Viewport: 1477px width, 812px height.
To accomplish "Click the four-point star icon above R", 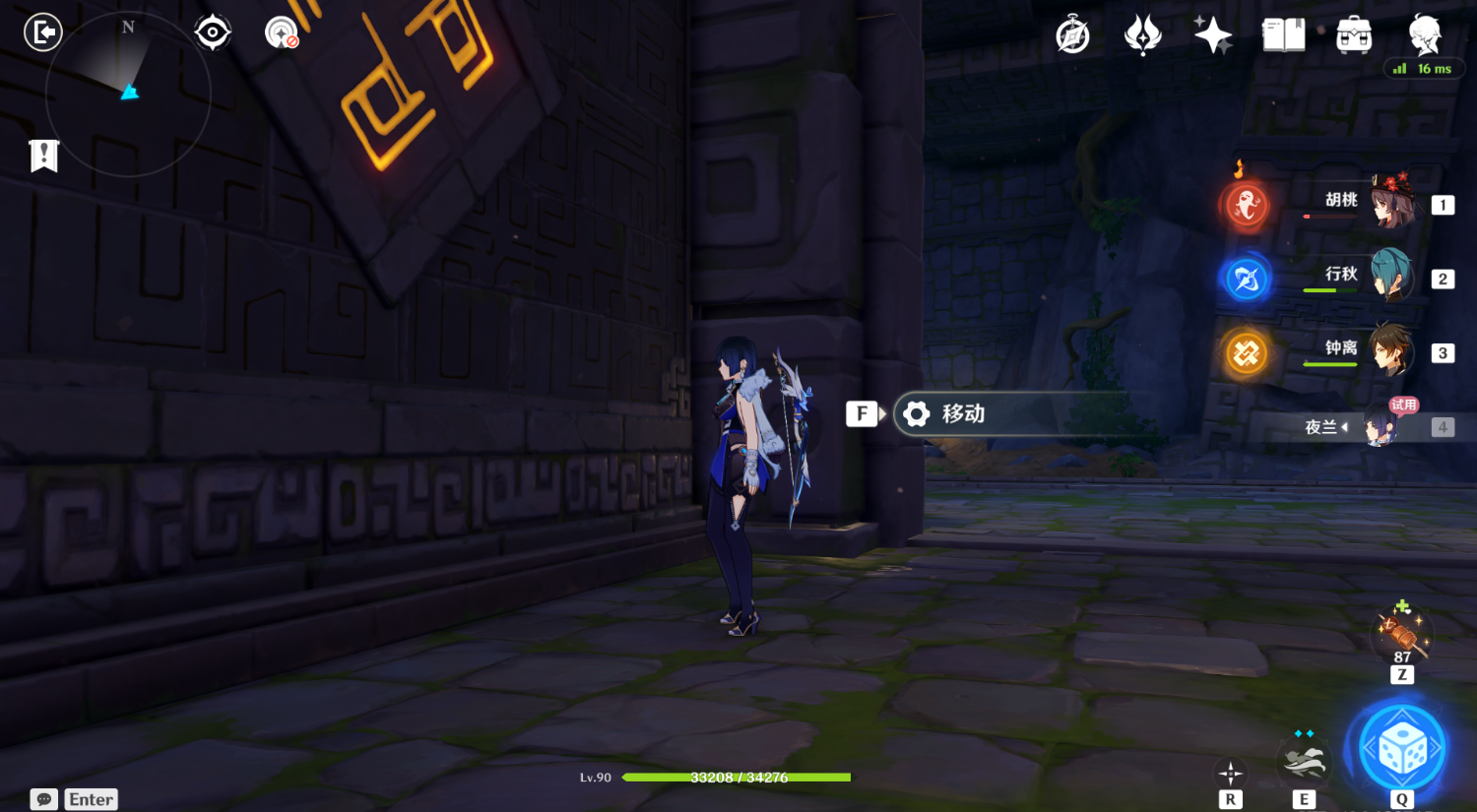I will pyautogui.click(x=1230, y=772).
